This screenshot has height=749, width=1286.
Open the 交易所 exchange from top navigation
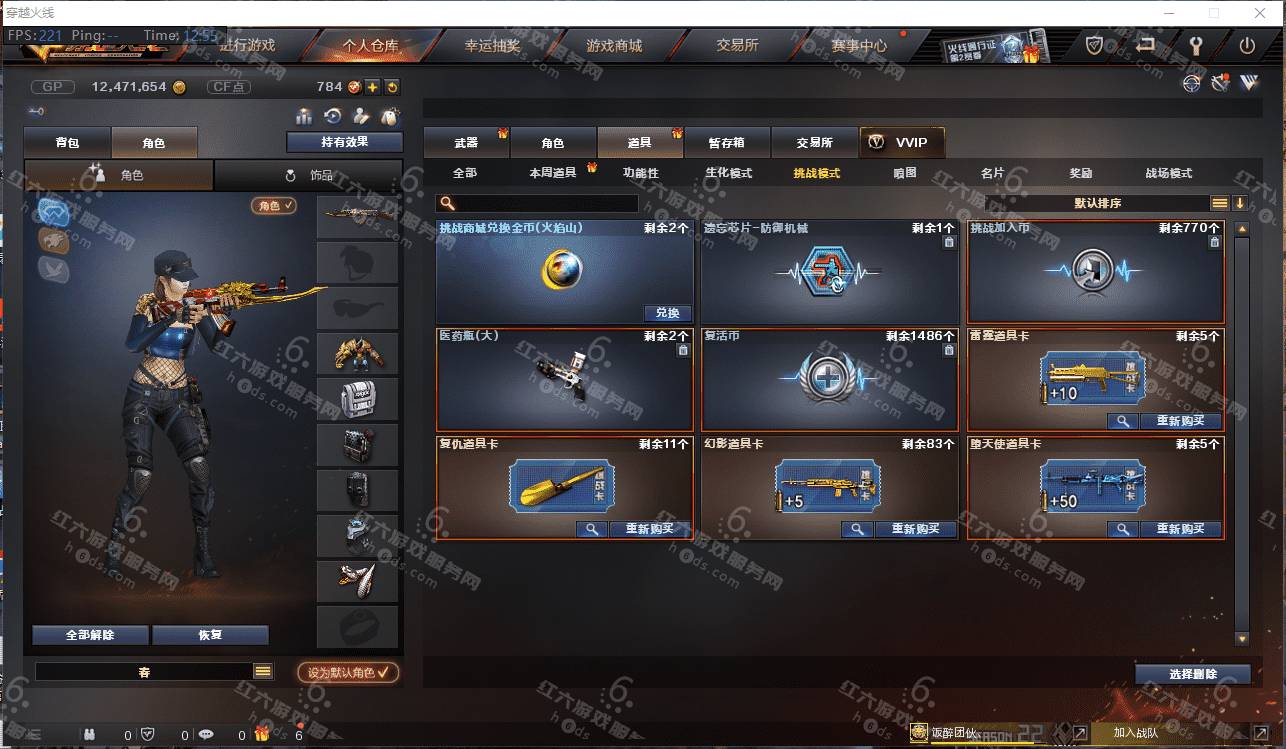(x=737, y=46)
